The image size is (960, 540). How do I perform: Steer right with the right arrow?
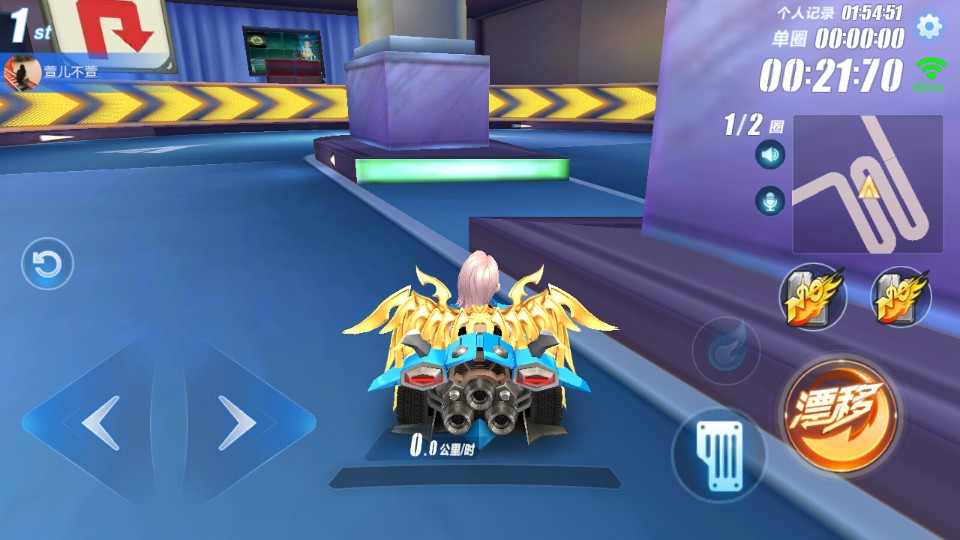tap(237, 424)
